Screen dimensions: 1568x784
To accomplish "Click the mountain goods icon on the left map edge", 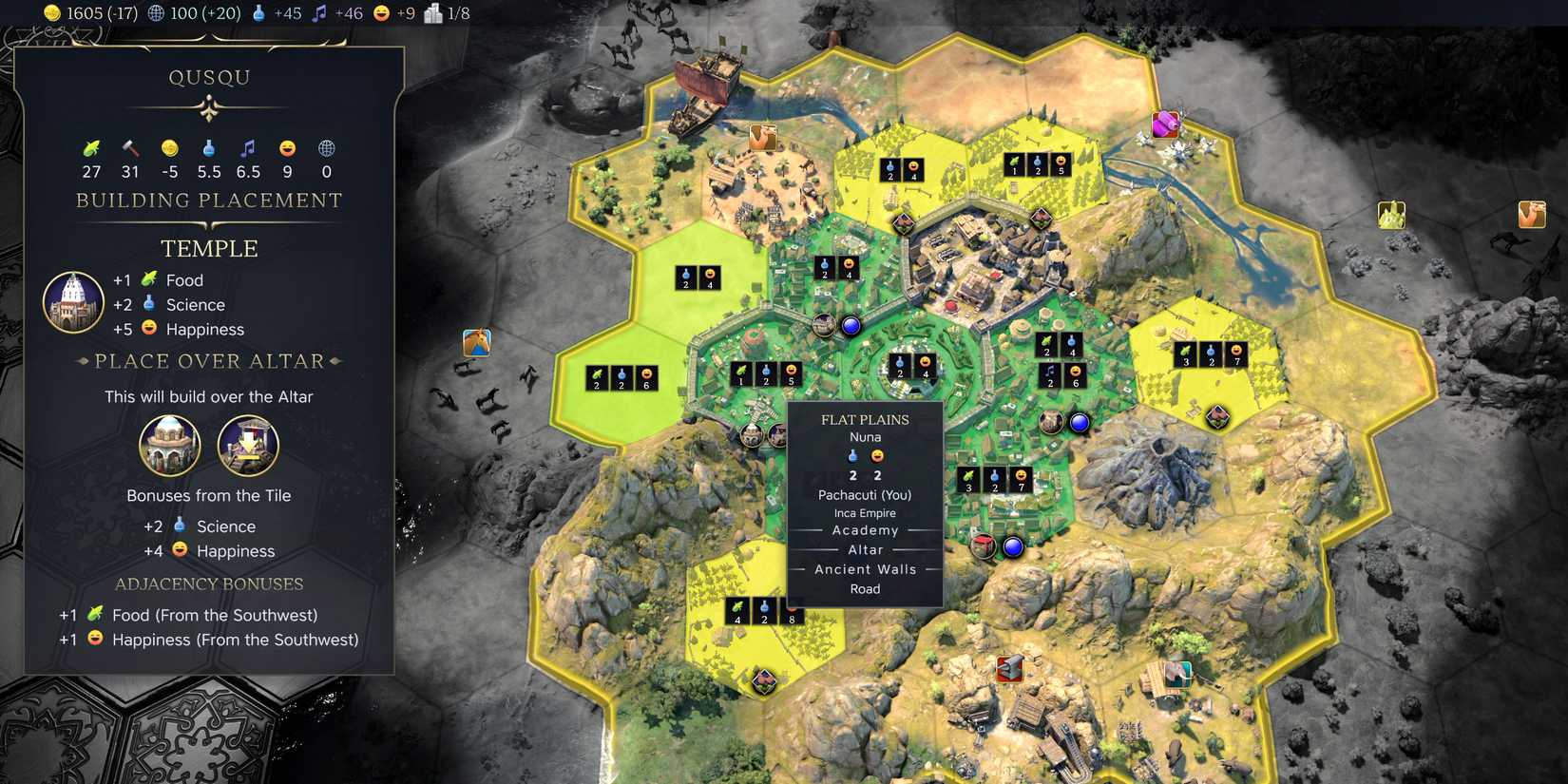I will click(476, 342).
